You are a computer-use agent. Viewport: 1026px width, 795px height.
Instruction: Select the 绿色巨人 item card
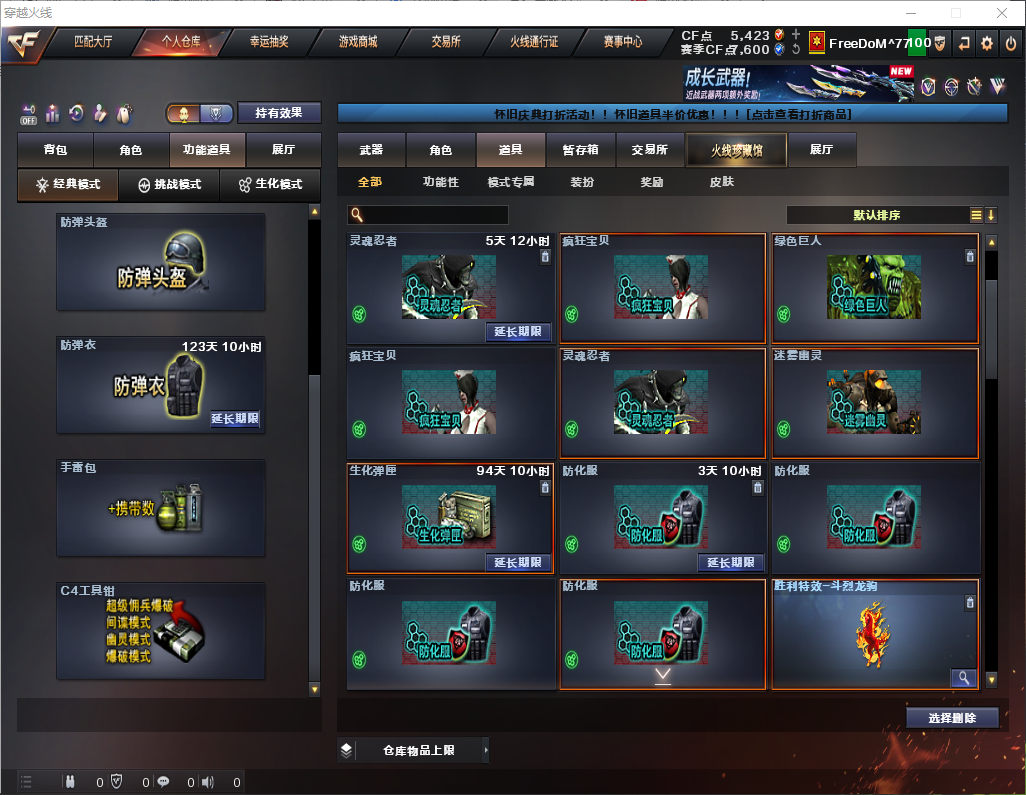(875, 288)
